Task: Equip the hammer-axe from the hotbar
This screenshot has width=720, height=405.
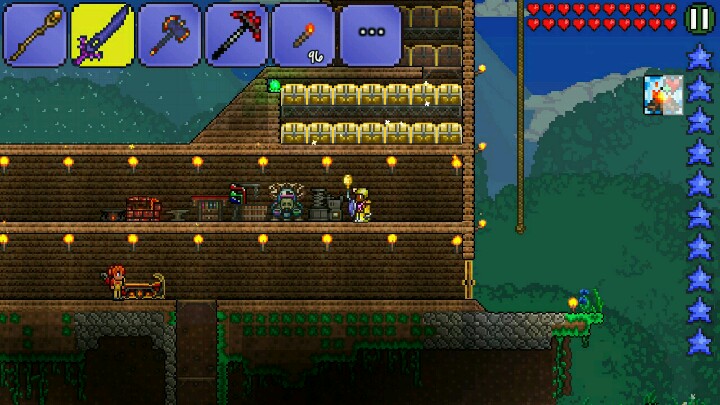Action: tap(169, 33)
